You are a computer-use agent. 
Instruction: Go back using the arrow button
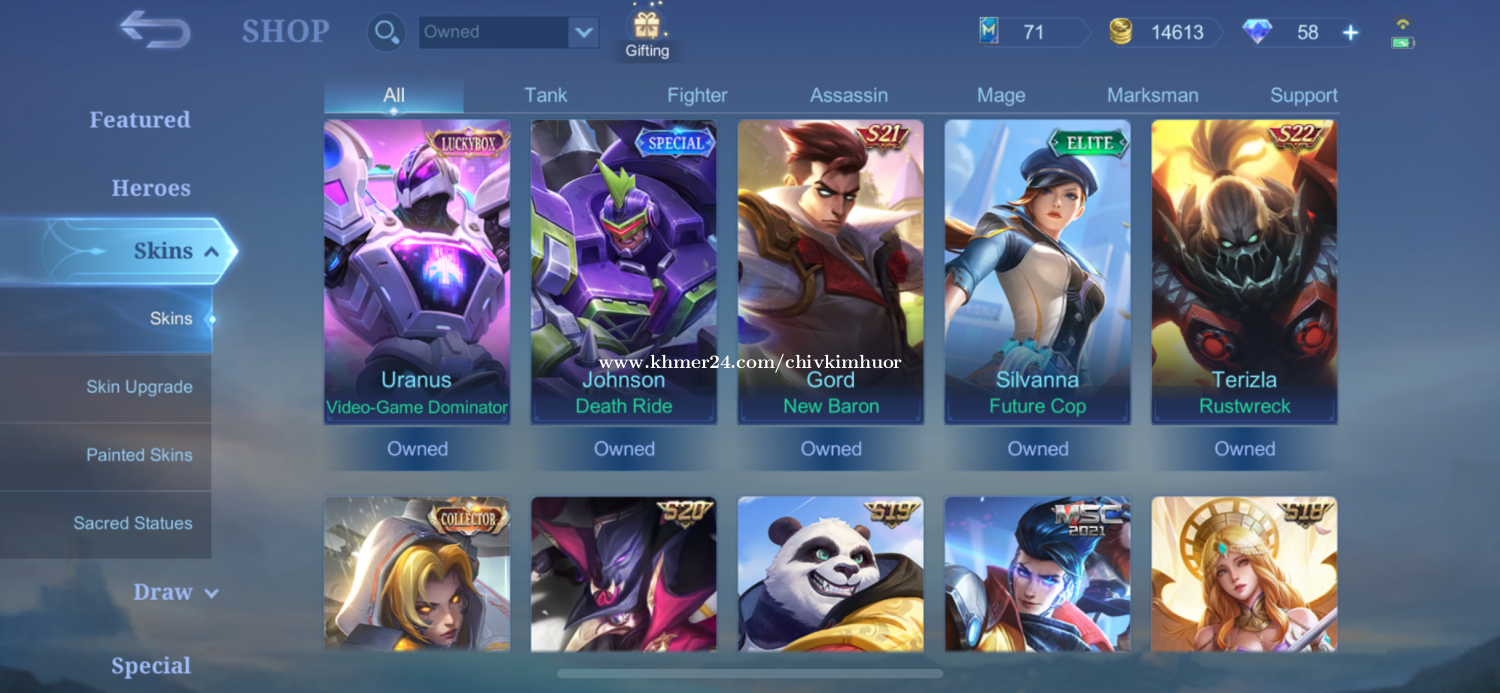tap(155, 30)
